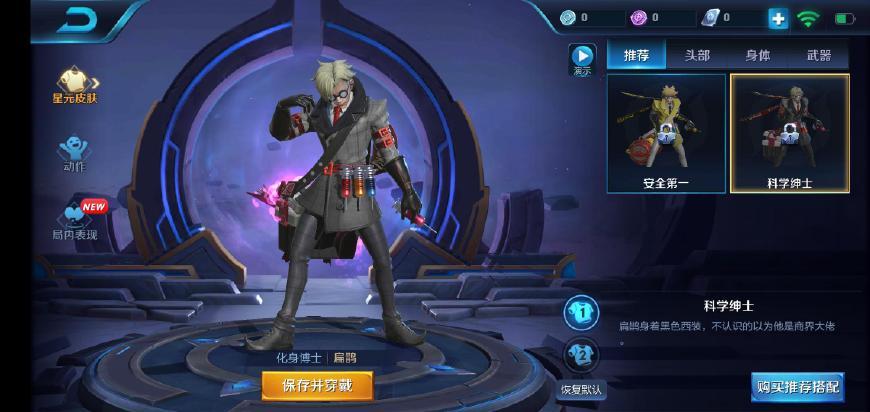The height and width of the screenshot is (412, 870).
Task: Switch to the 推荐 tab
Action: pyautogui.click(x=636, y=55)
